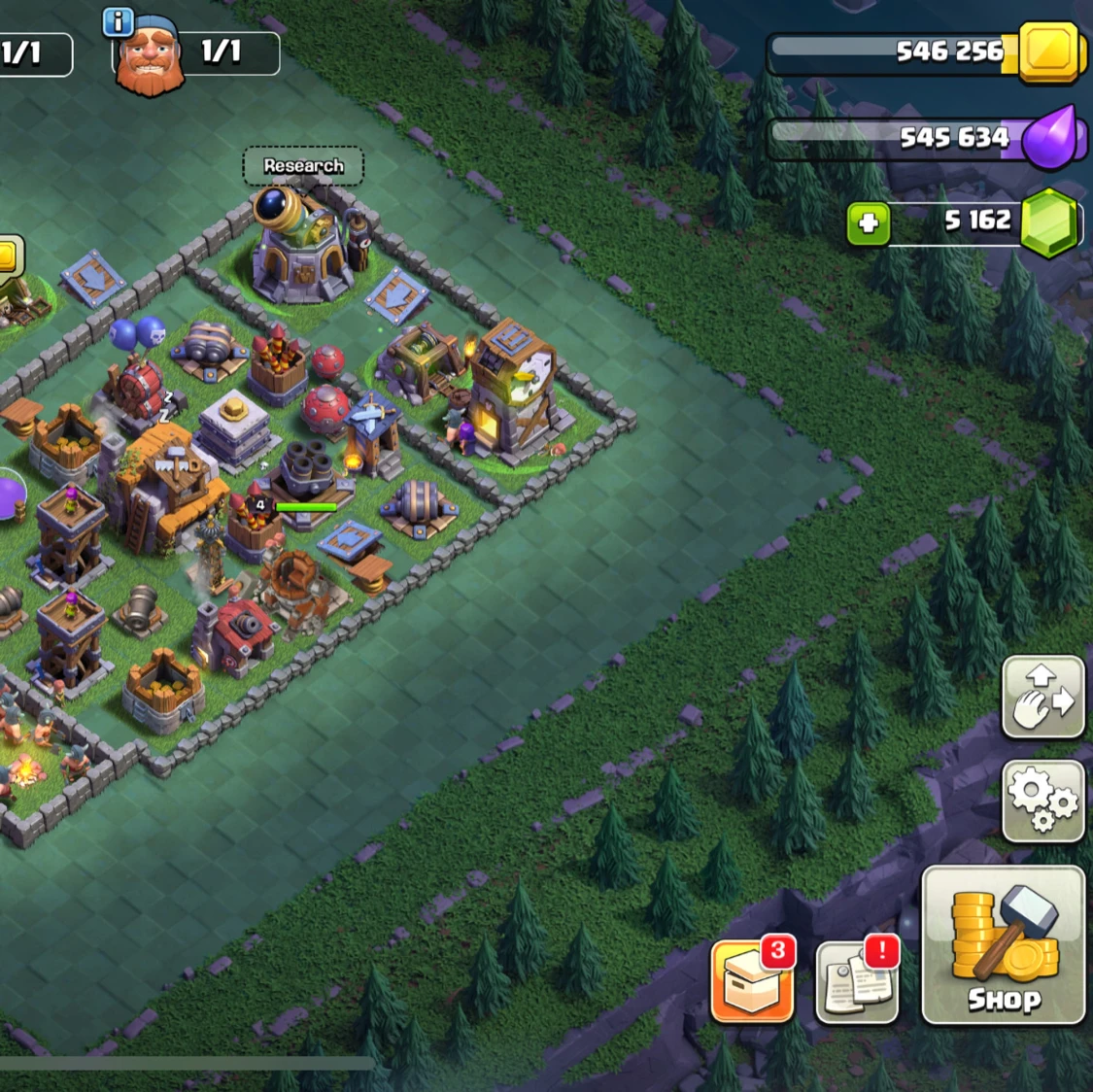The image size is (1093, 1092).
Task: Add gems with the green plus button
Action: [868, 223]
